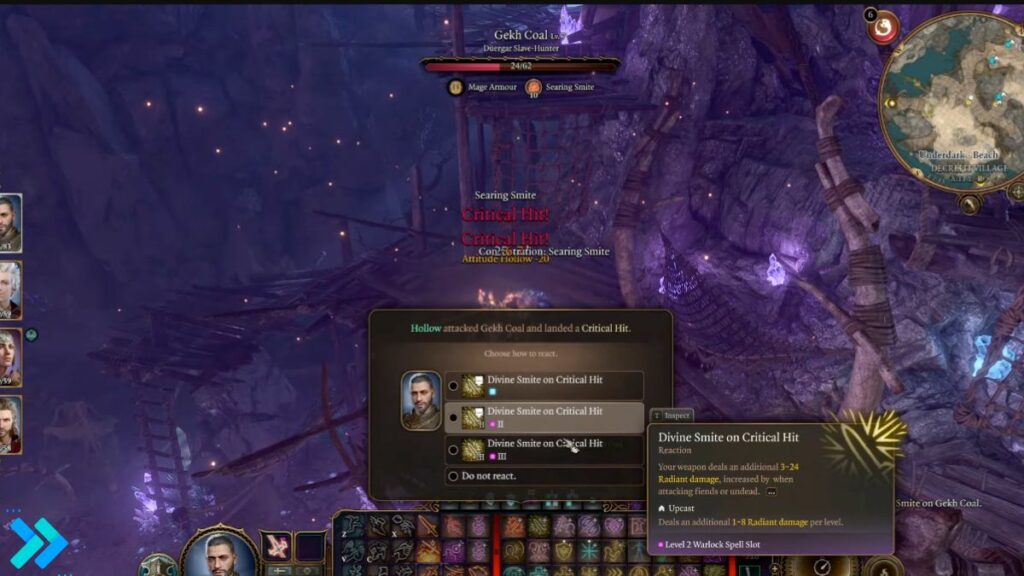Expand the tooltip's ellipsis for more details
Viewport: 1024px width, 576px height.
coord(771,492)
